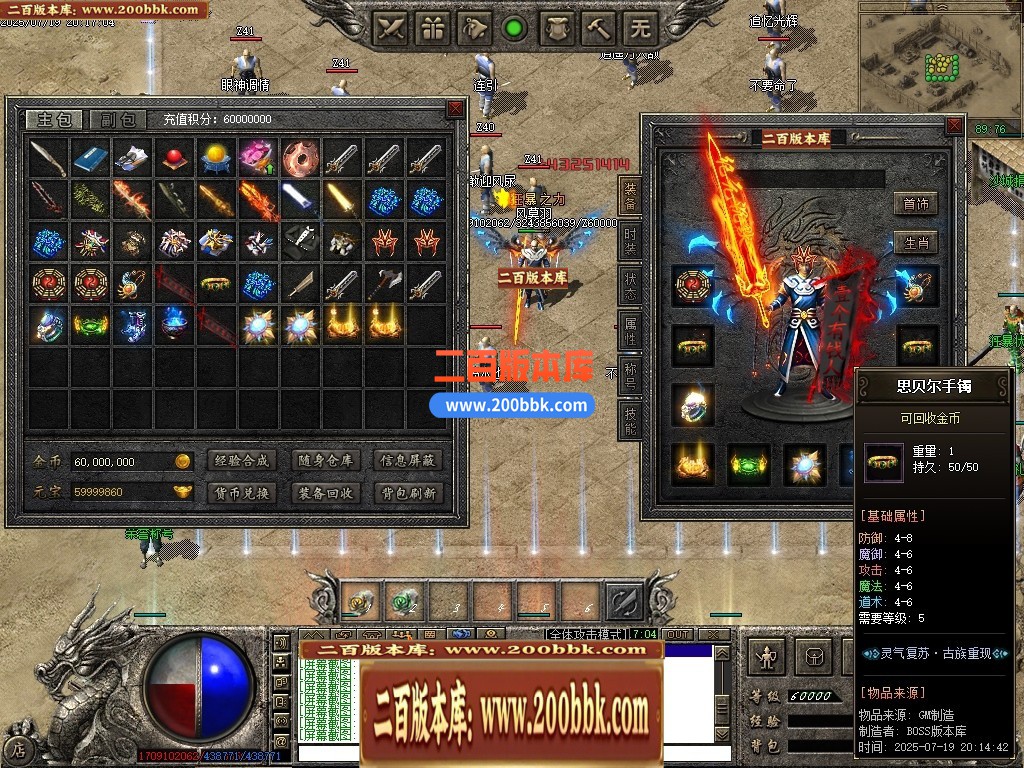This screenshot has height=768, width=1024.
Task: Switch to the 属性 attributes tab
Action: tap(630, 329)
